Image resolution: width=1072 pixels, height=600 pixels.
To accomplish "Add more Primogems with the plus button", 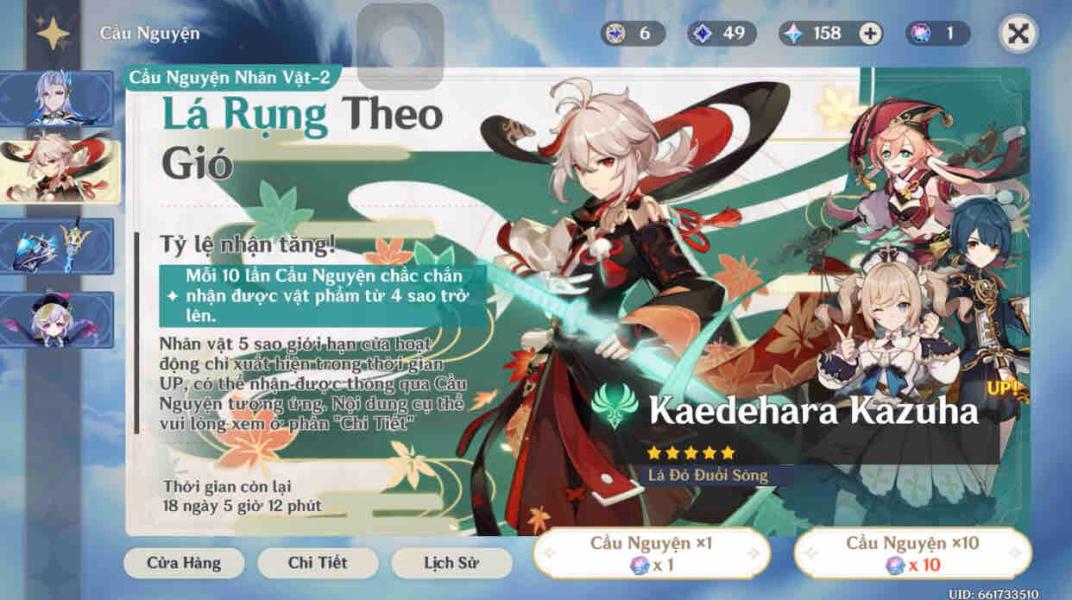I will click(x=871, y=33).
